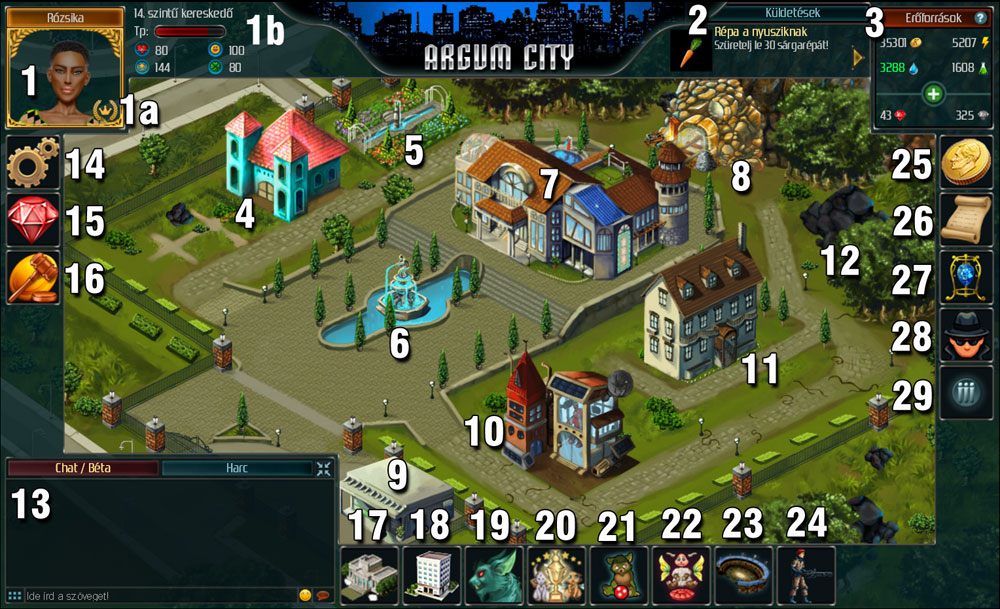Open the white office building shortcut
Viewport: 1000px width, 609px height.
(x=432, y=575)
